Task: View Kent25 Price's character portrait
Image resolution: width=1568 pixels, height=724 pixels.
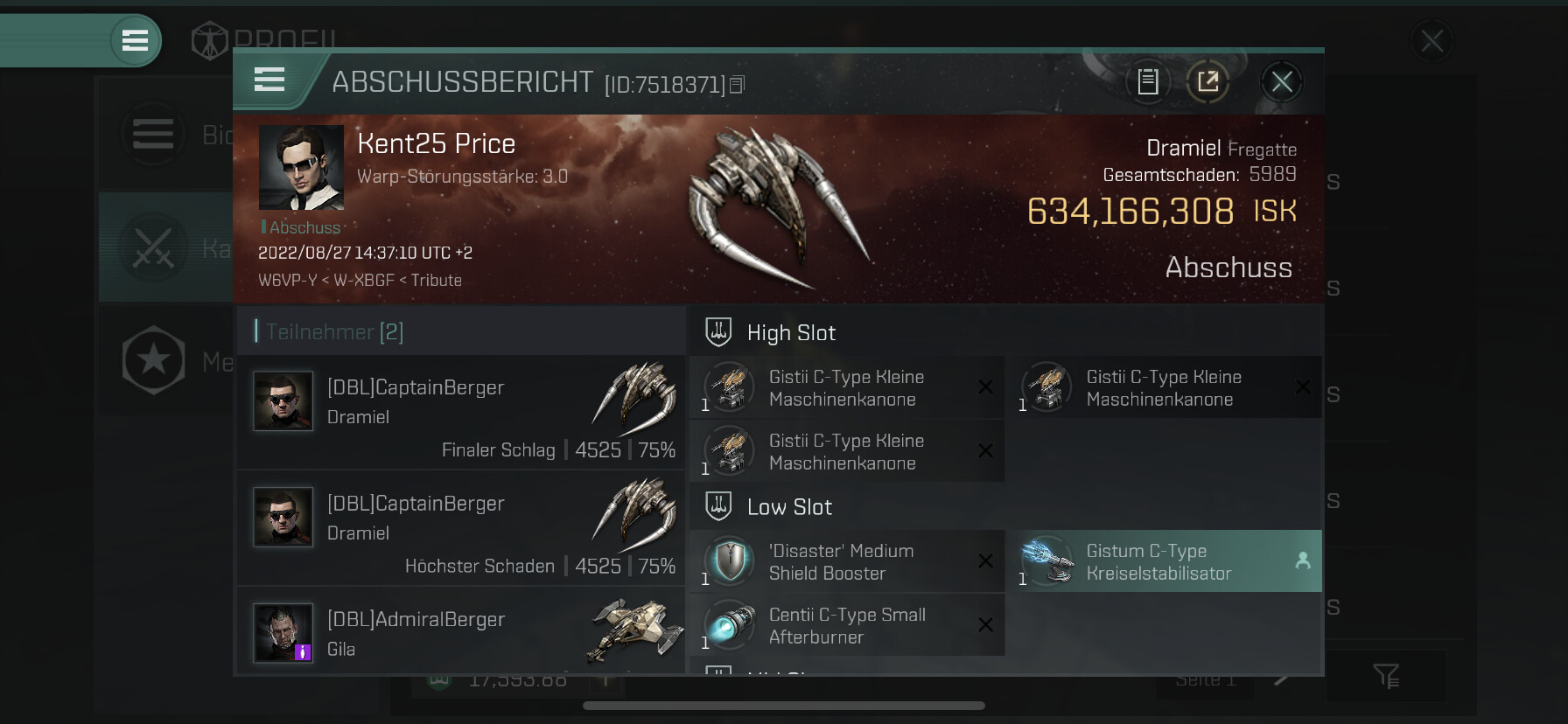Action: [x=301, y=167]
